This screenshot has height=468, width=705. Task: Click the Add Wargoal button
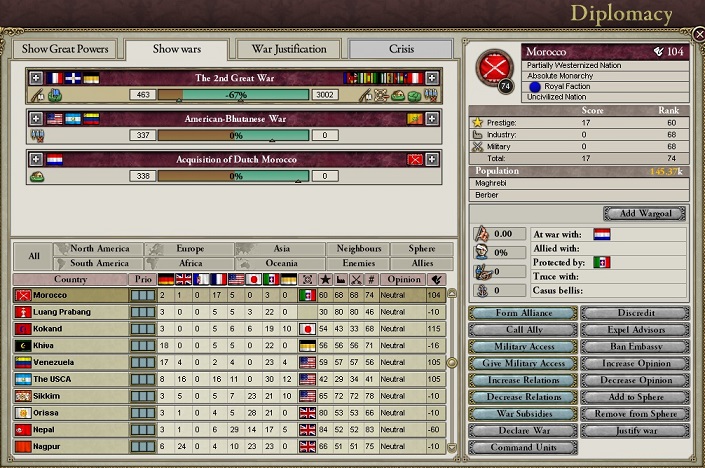tap(644, 213)
